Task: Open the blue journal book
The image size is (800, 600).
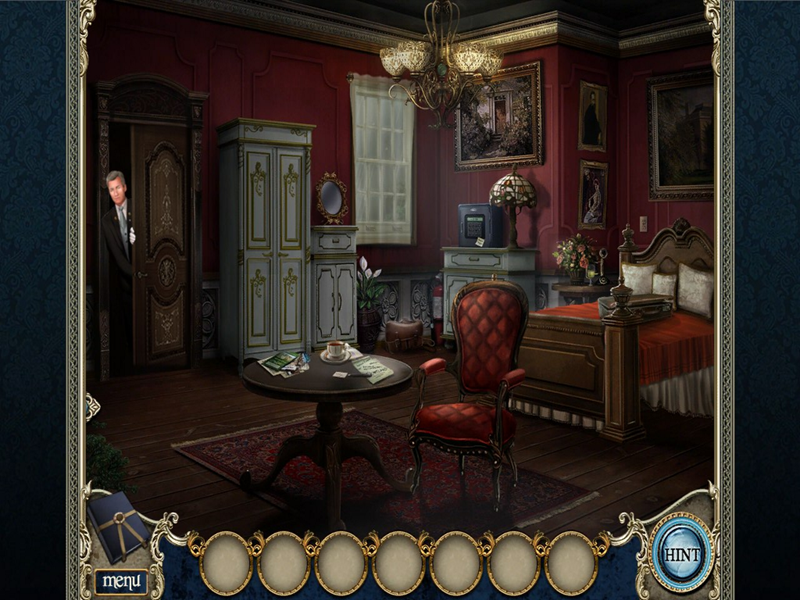Action: tap(117, 523)
